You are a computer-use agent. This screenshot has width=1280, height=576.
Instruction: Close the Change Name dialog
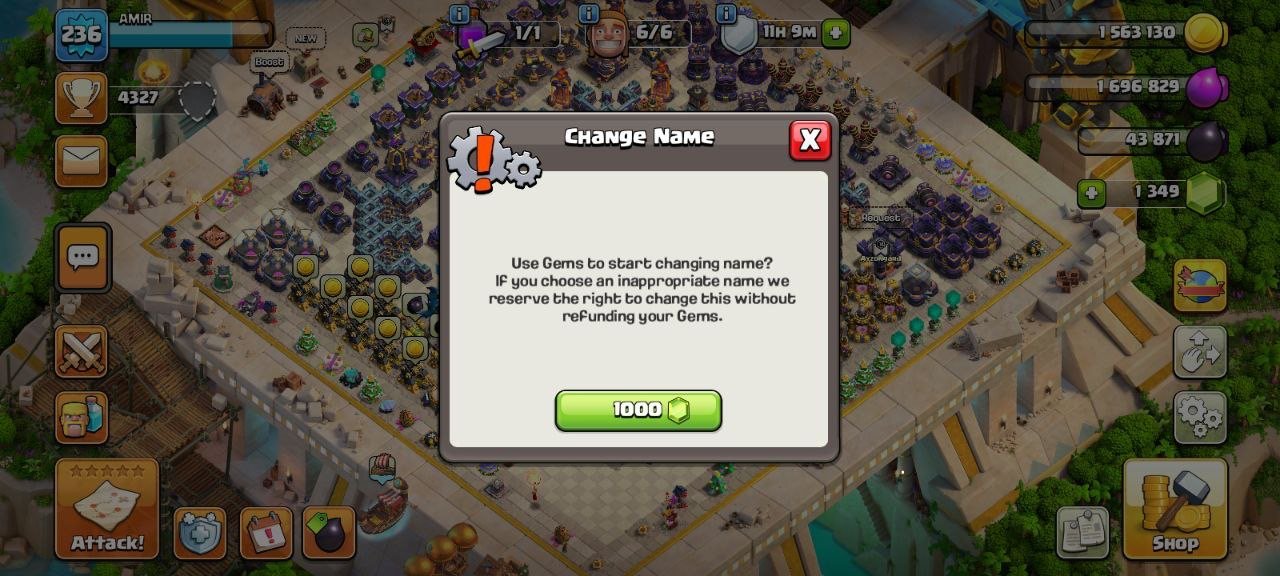(x=810, y=141)
